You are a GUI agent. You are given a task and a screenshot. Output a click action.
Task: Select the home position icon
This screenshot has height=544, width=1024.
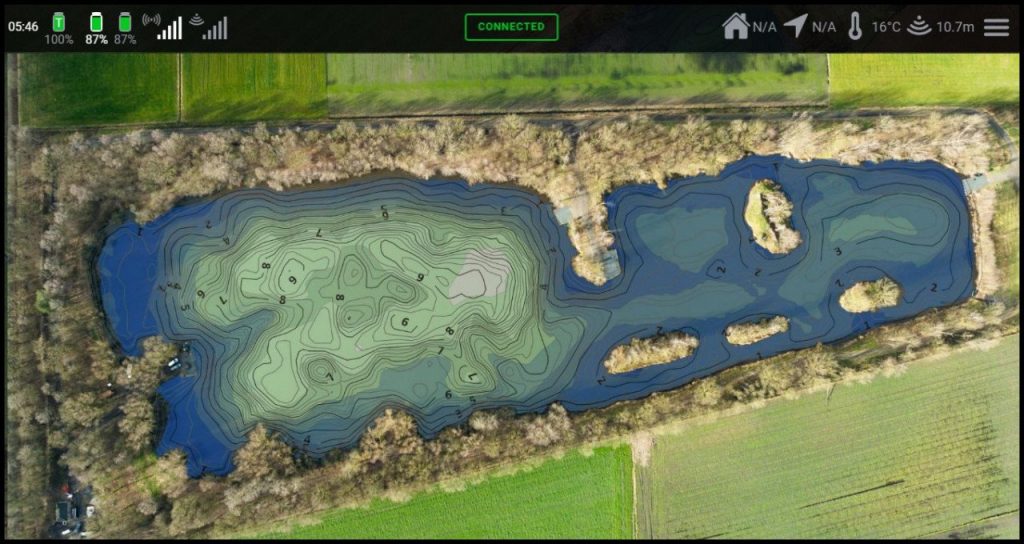(x=736, y=26)
